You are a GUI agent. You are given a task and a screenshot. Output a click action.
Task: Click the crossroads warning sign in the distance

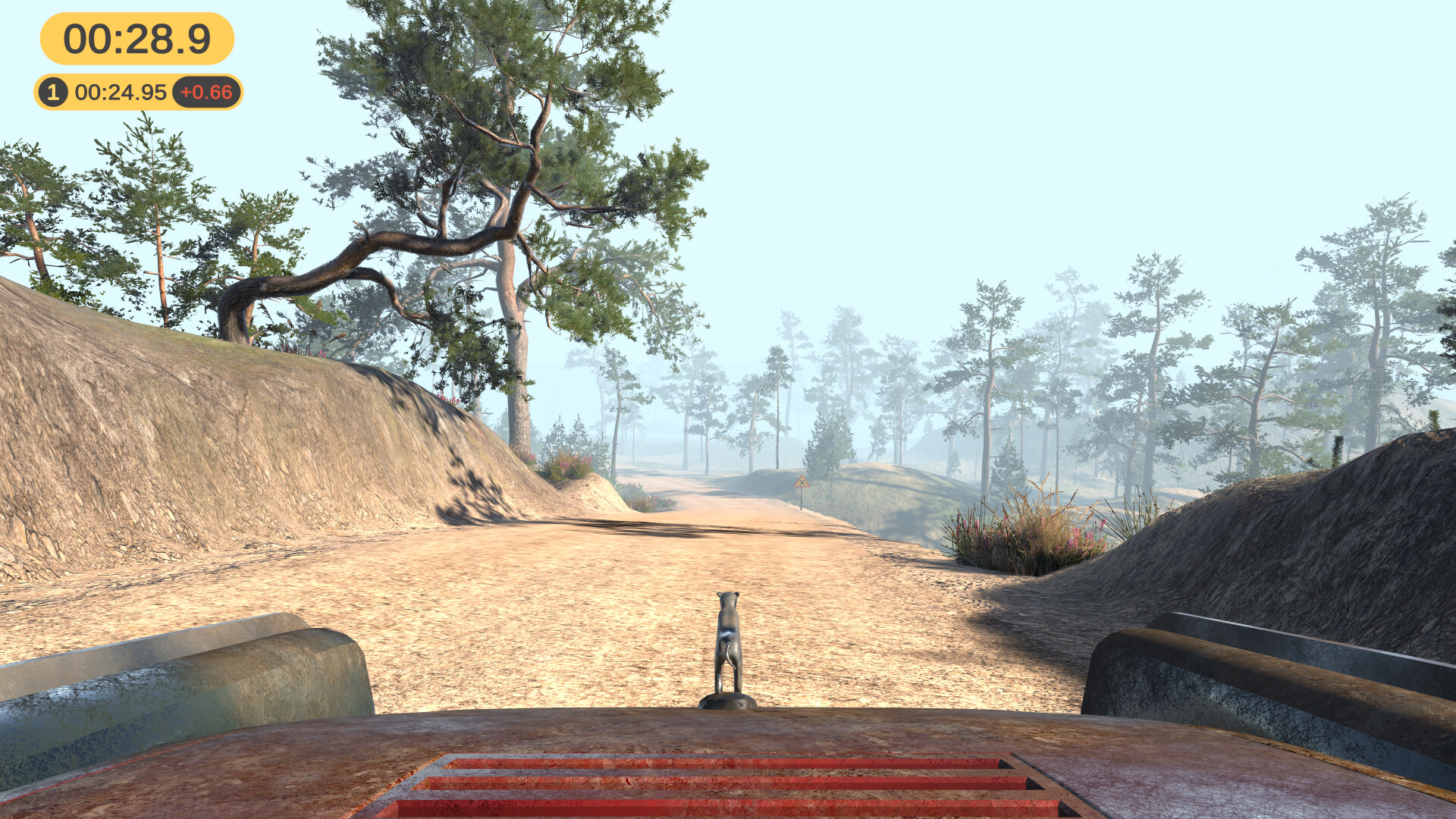[x=802, y=480]
